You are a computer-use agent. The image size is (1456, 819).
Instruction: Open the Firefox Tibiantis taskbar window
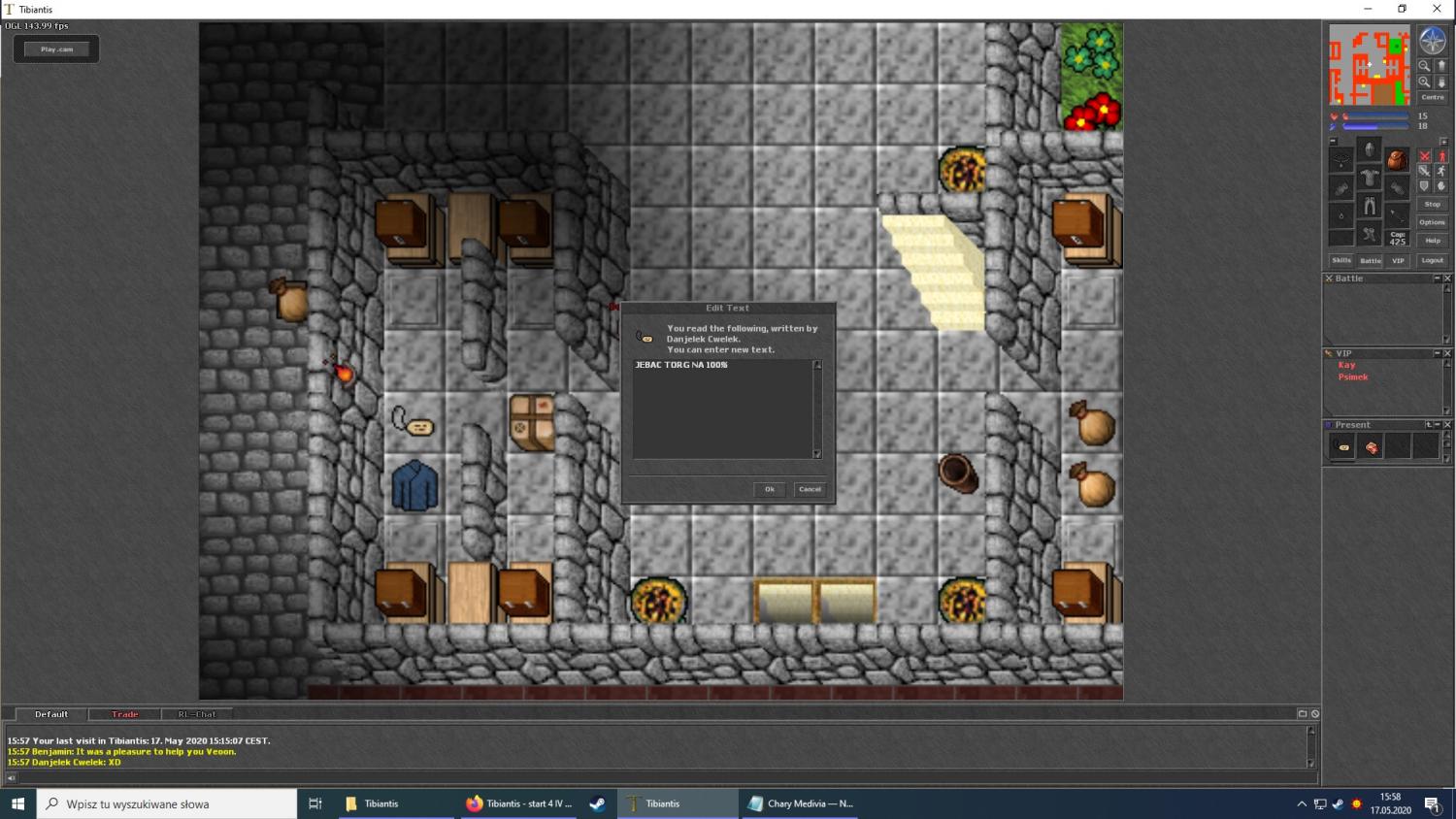pos(518,803)
